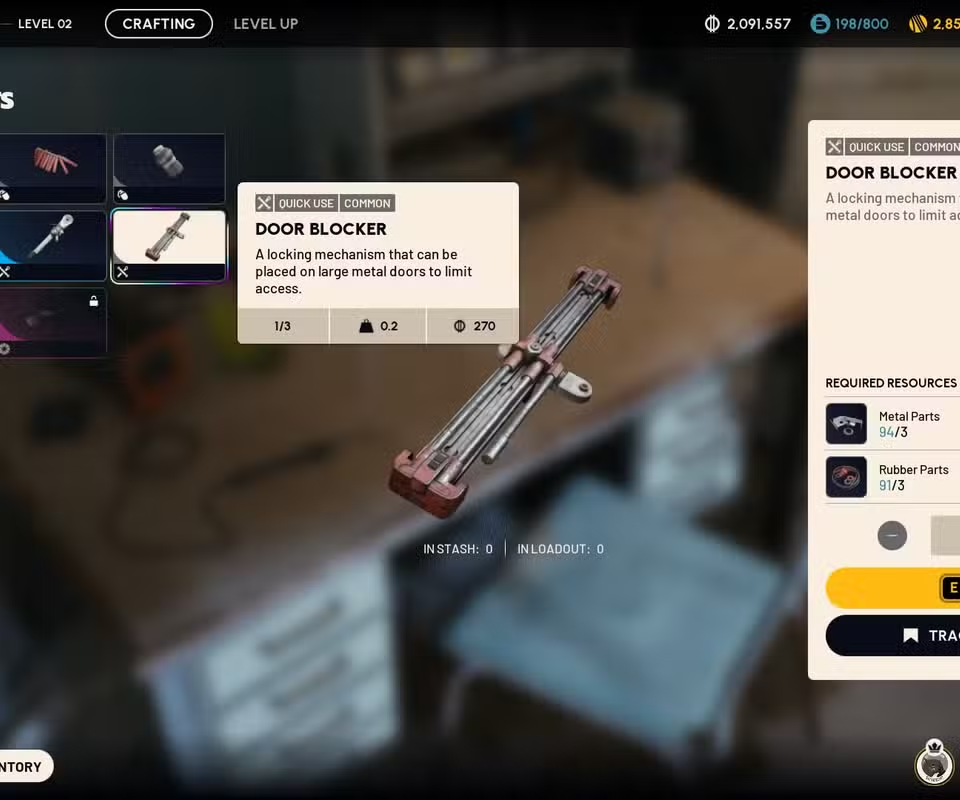Pick the blue-highlighted metal tool recipe tile
960x800 pixels.
[54, 246]
